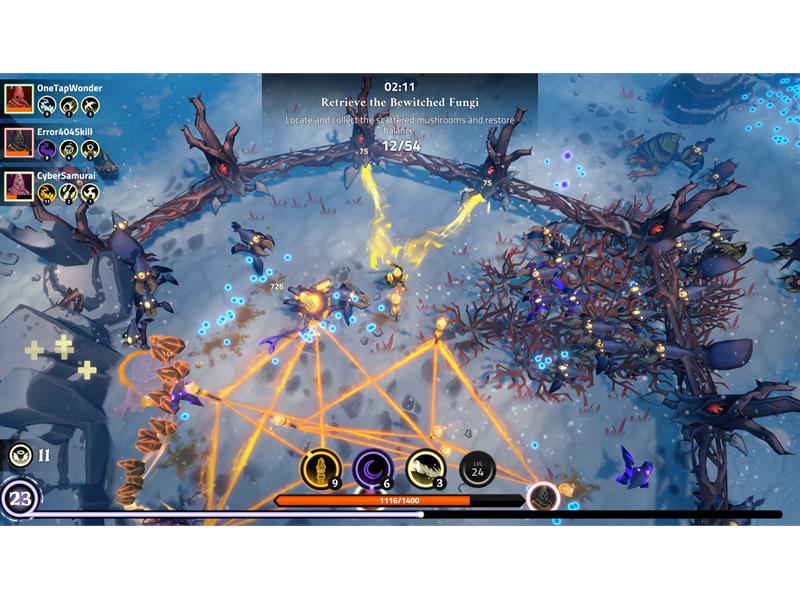
Task: Select Error404Skill's portrait in the party list
Action: pos(17,142)
